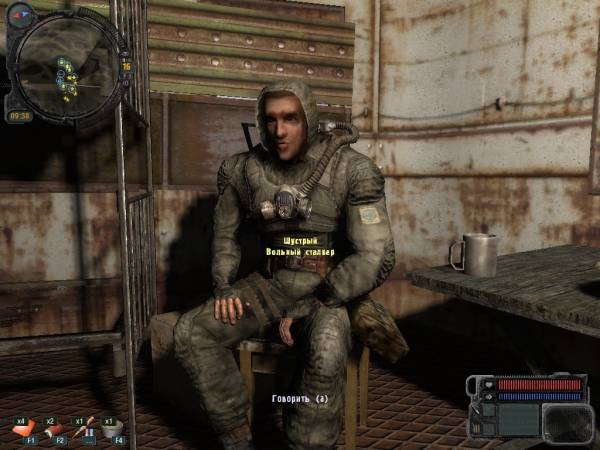Select the quick slot with the syringe item
Screen dimensions: 600x450
pyautogui.click(x=84, y=429)
